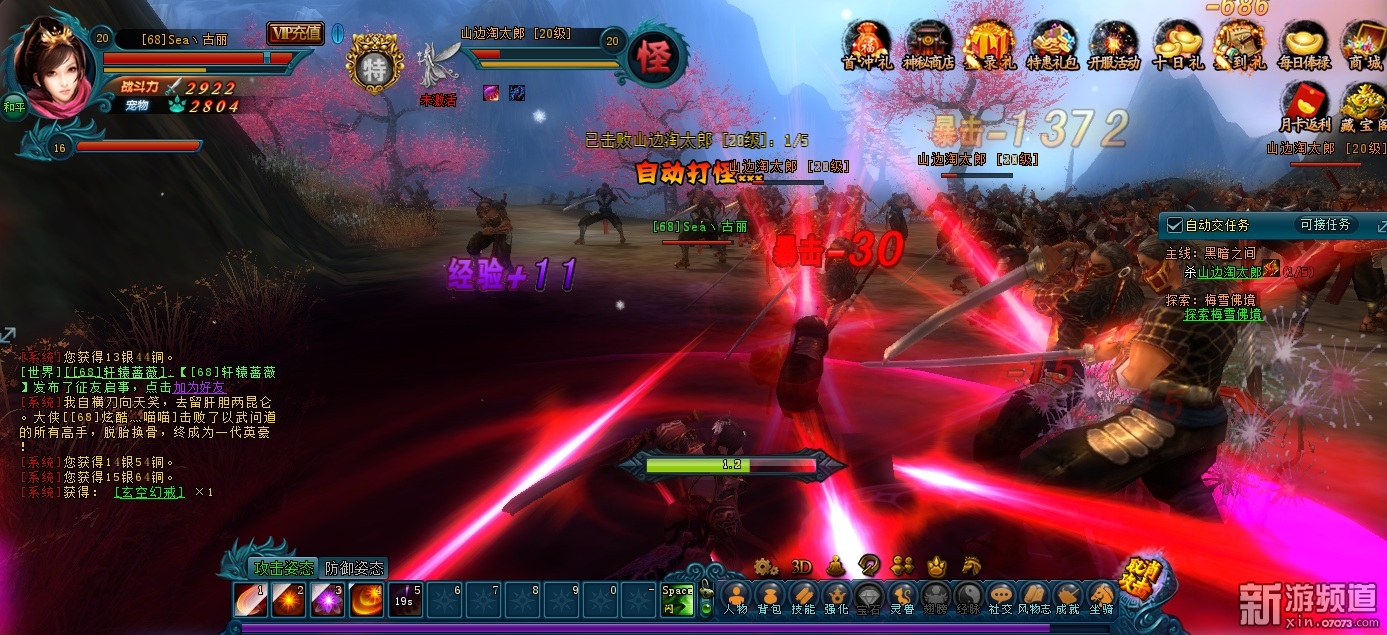
Task: Open the 人物 character panel
Action: [x=735, y=598]
